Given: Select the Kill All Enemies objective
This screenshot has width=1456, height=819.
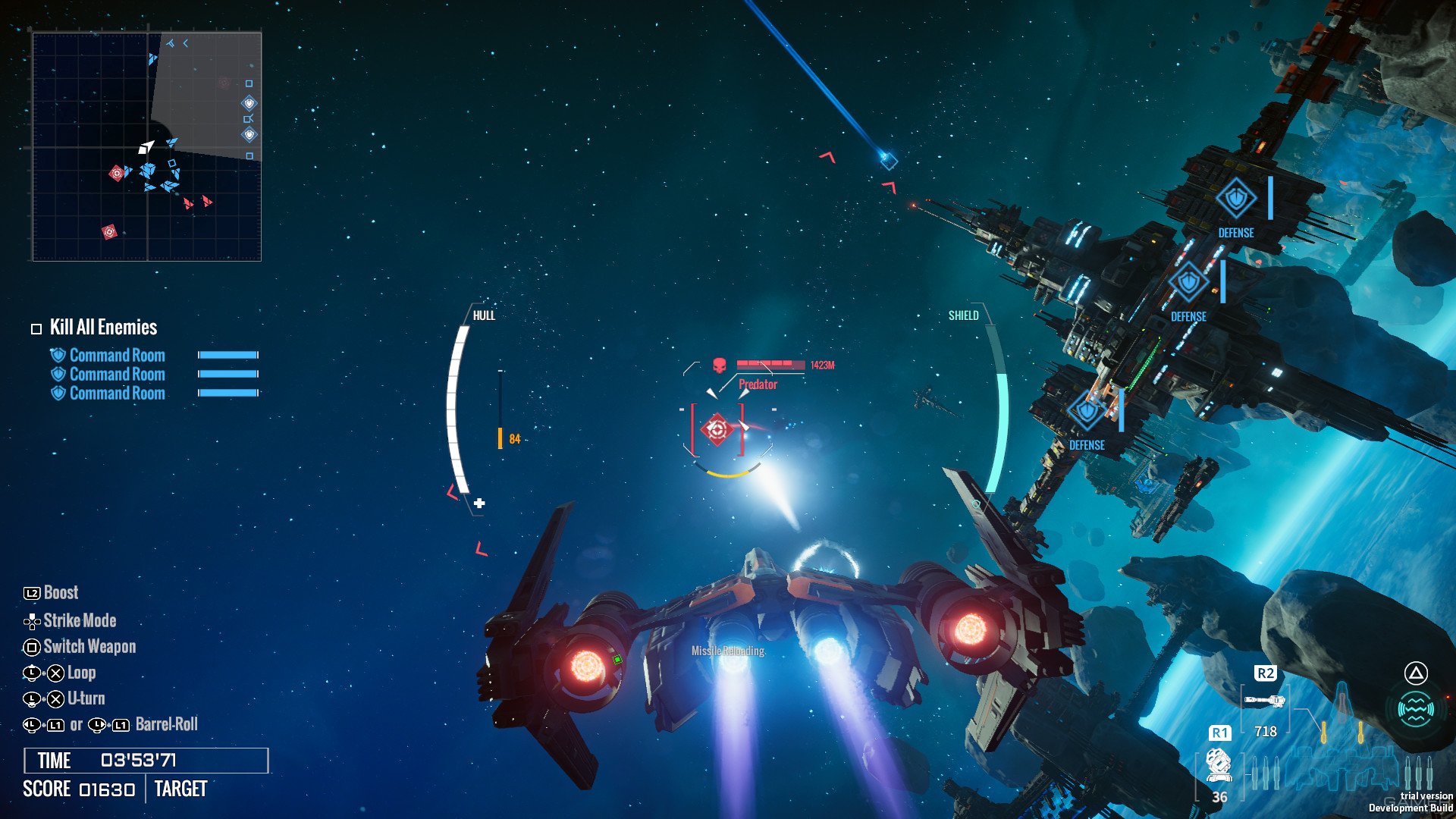Looking at the screenshot, I should pos(103,328).
